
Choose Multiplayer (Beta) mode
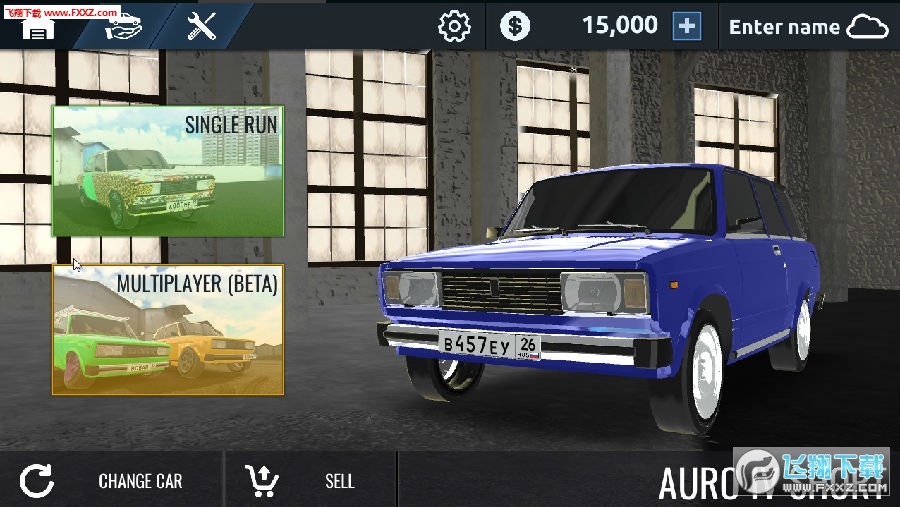[168, 329]
